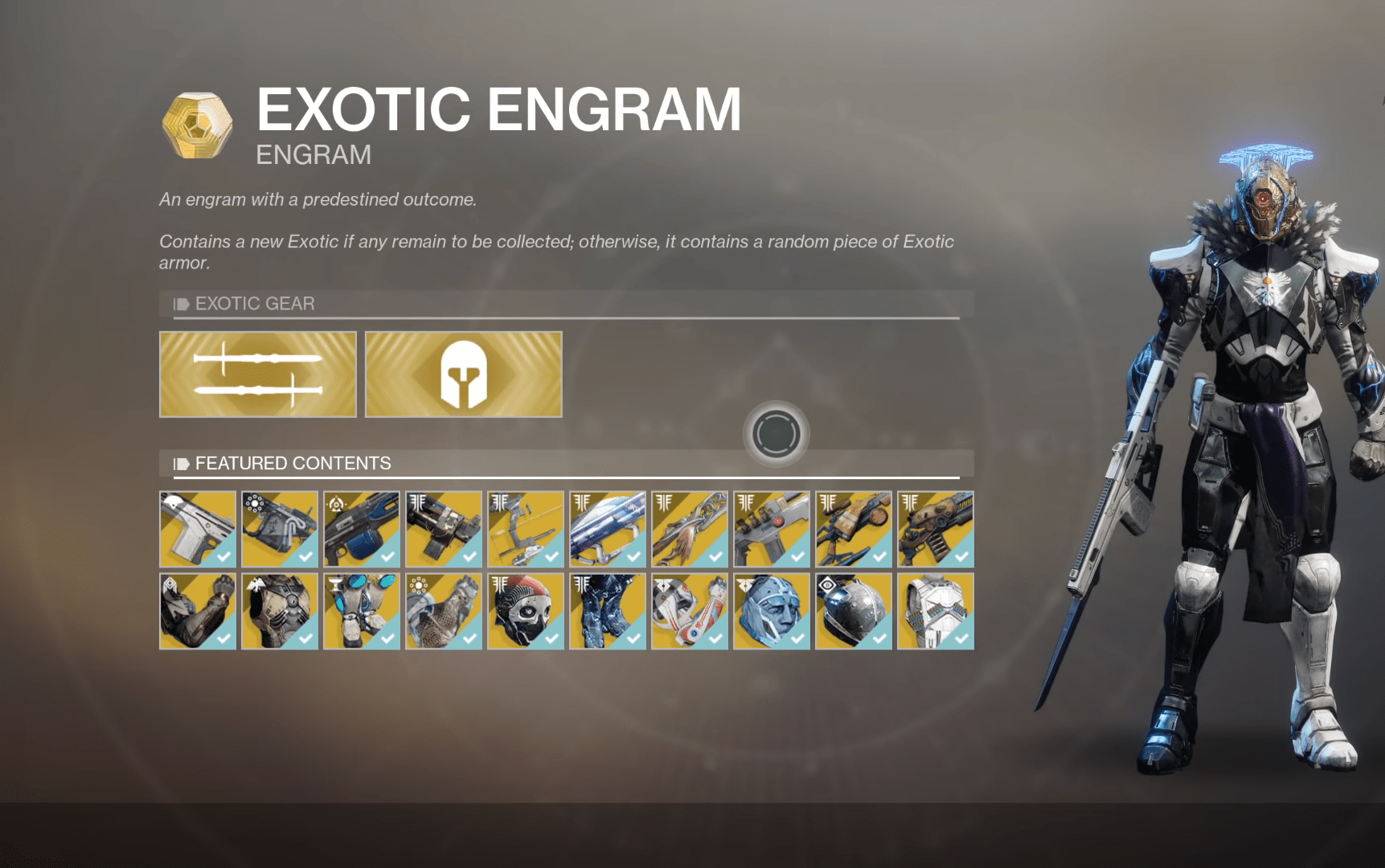
Task: Inspect the white sidearm weapon
Action: pos(198,530)
